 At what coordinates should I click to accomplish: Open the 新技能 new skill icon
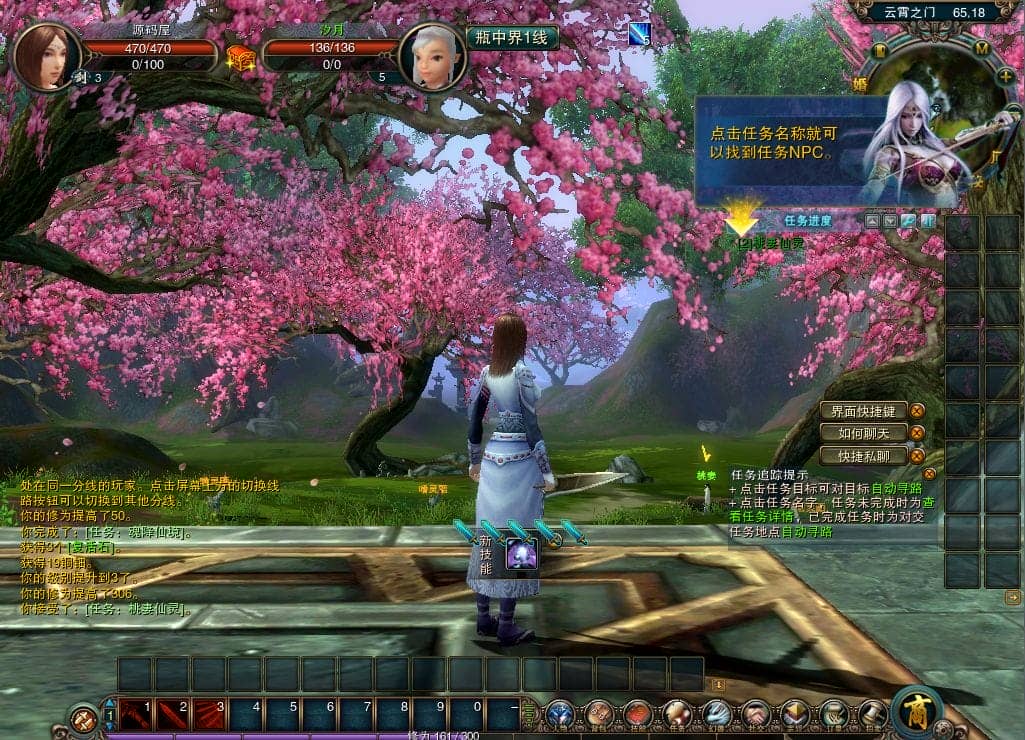click(x=521, y=553)
